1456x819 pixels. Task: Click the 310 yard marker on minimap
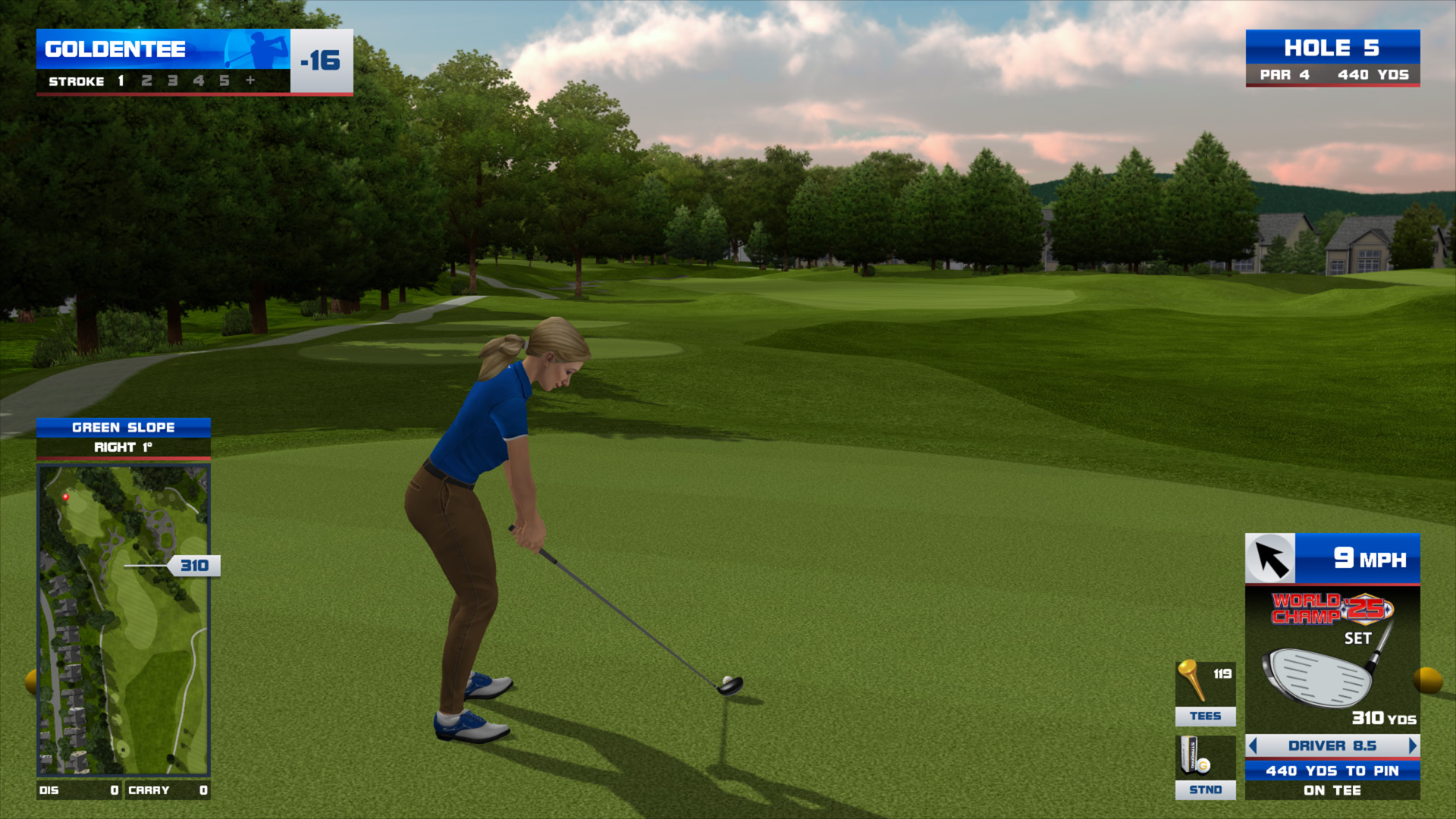[194, 566]
